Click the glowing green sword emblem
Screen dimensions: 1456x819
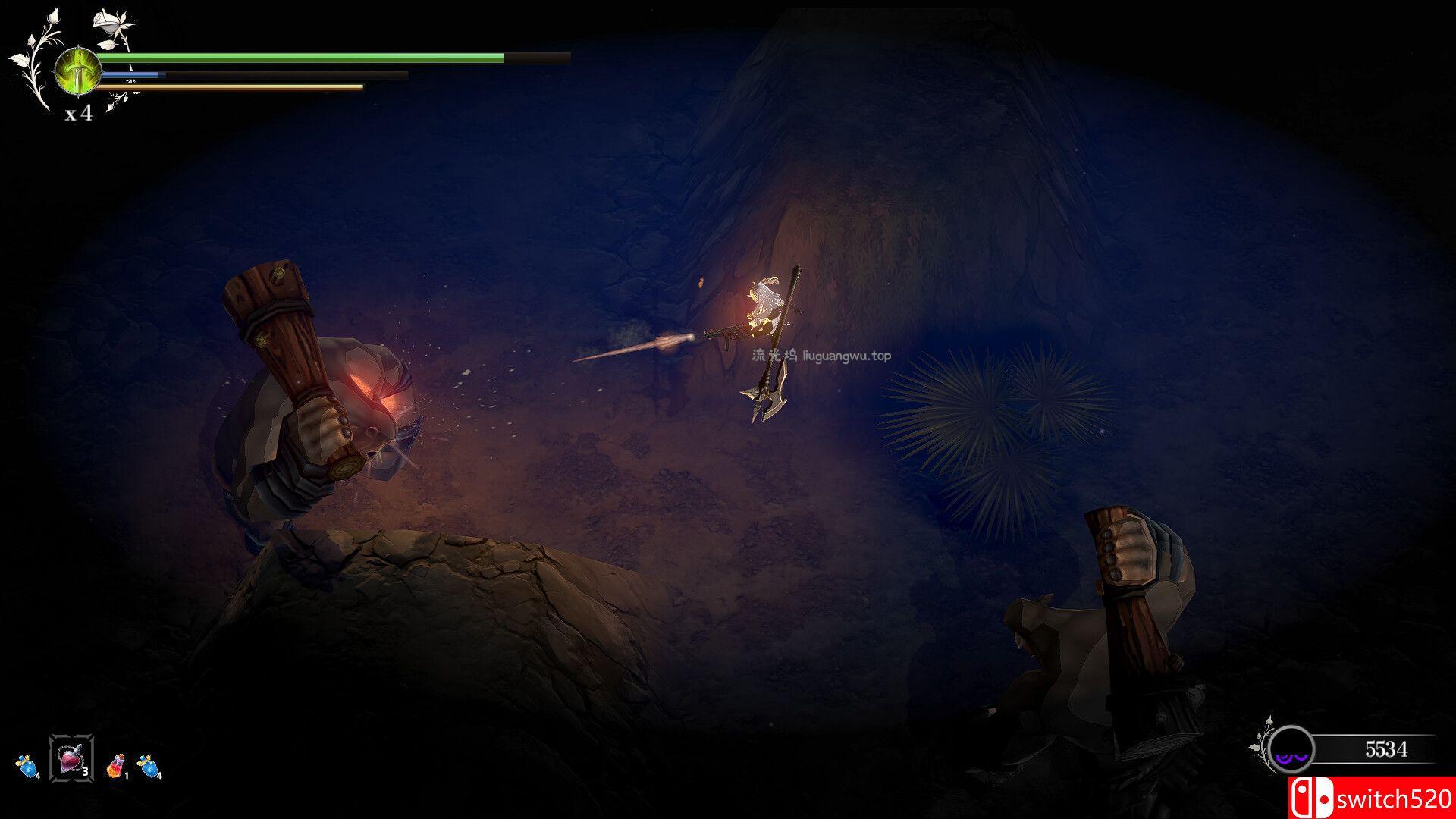coord(77,70)
